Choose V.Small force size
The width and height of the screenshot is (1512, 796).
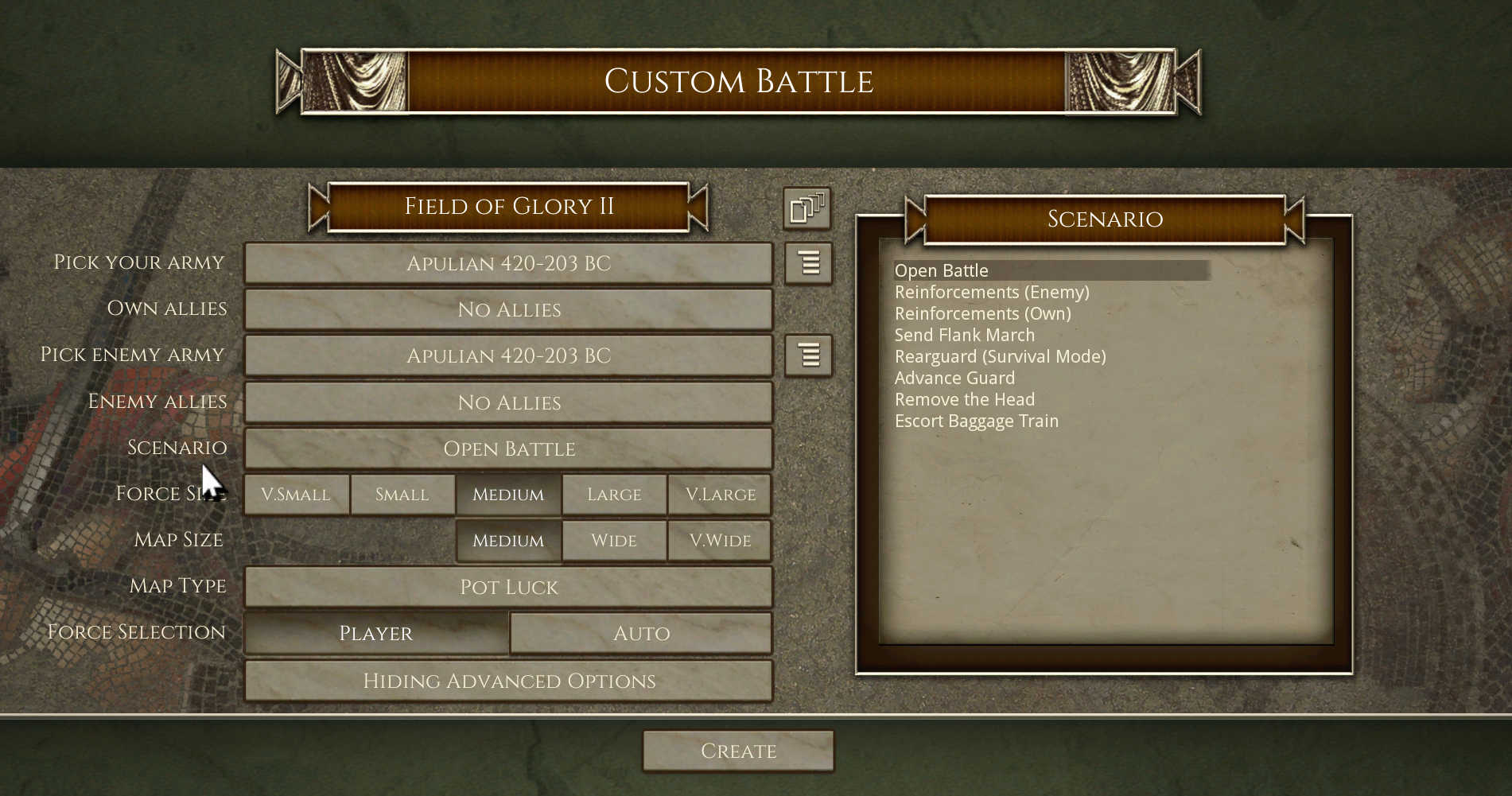point(296,495)
